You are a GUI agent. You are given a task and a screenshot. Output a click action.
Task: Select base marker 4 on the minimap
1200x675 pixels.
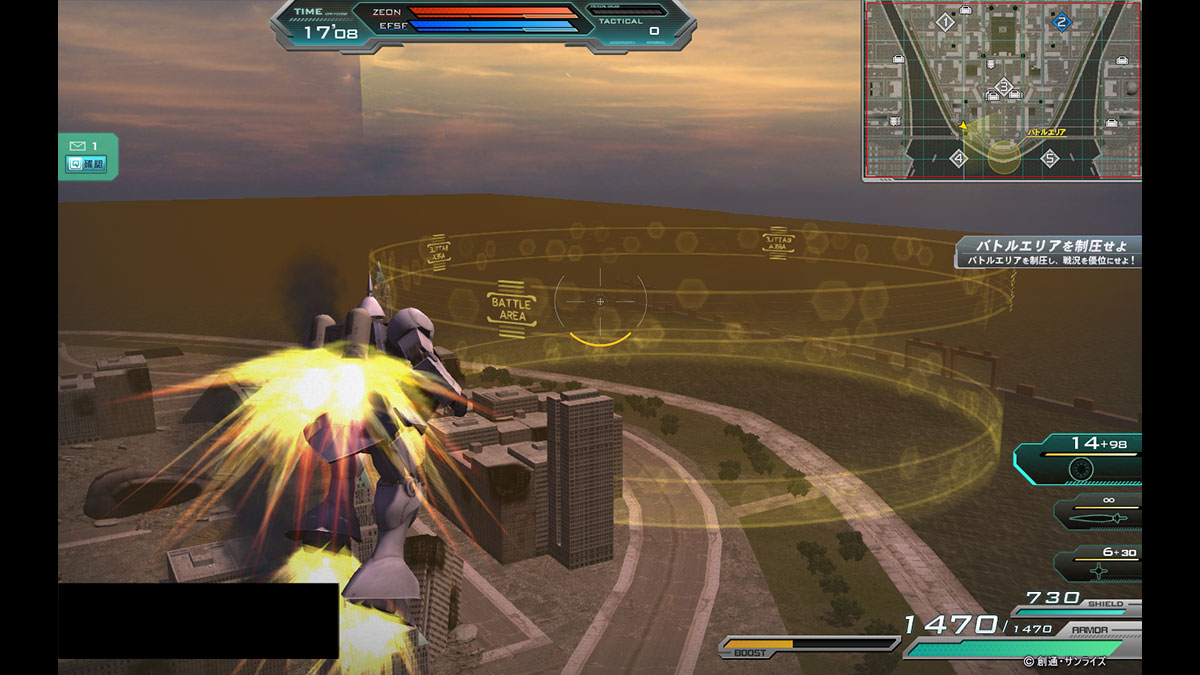[958, 158]
